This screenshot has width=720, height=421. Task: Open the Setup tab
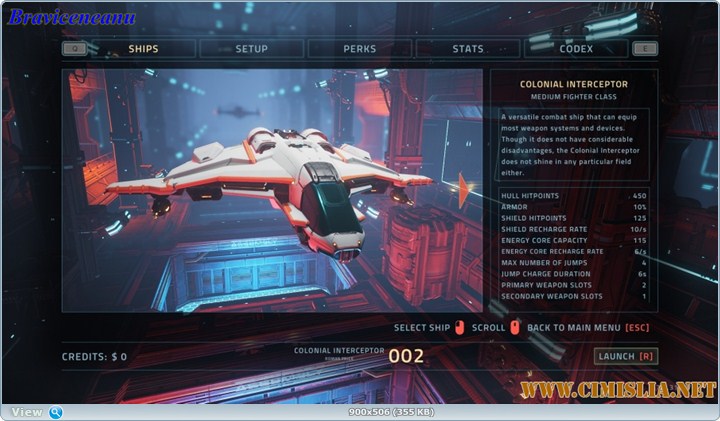point(251,48)
